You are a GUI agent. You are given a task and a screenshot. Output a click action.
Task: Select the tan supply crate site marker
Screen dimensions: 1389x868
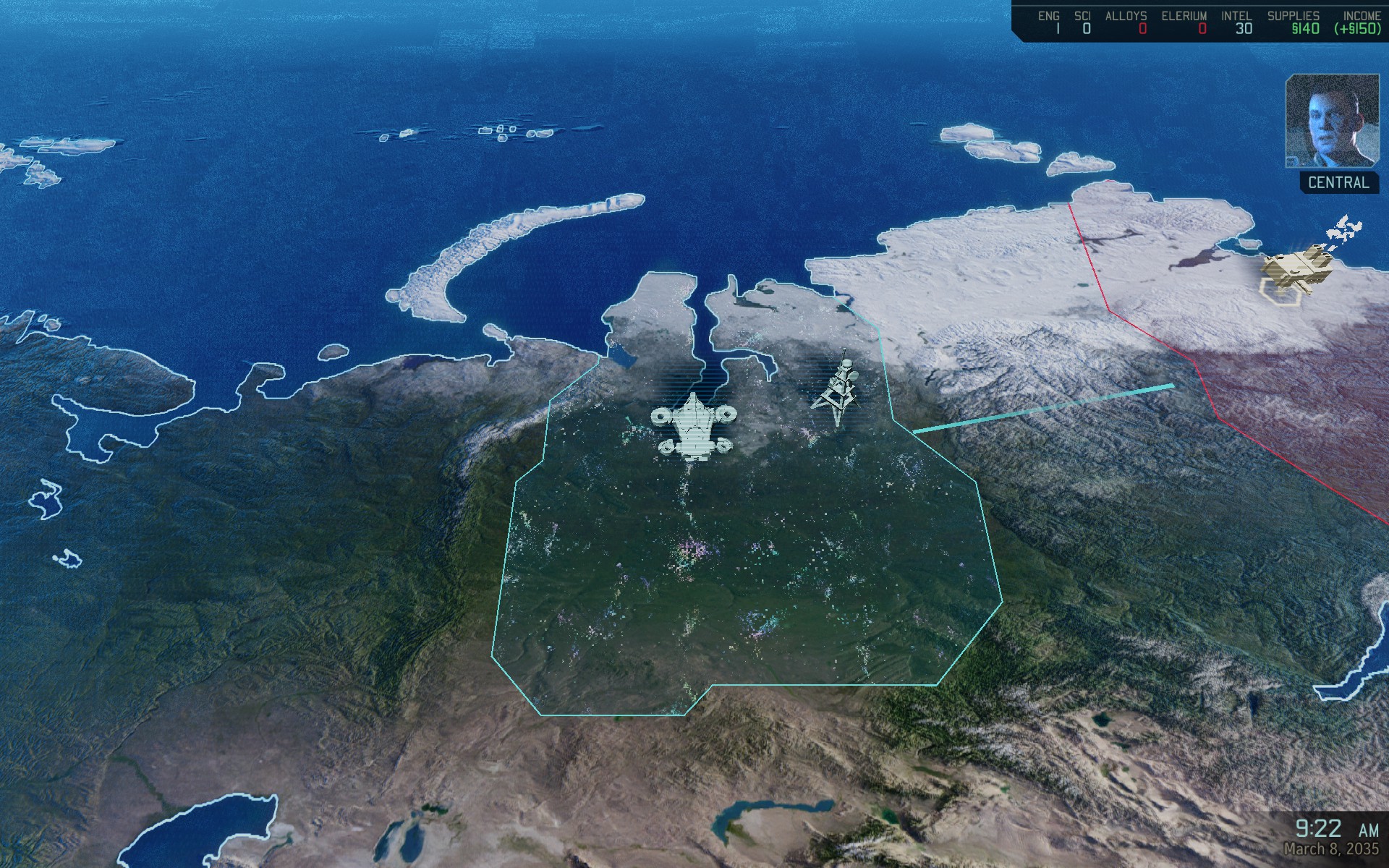[1297, 271]
